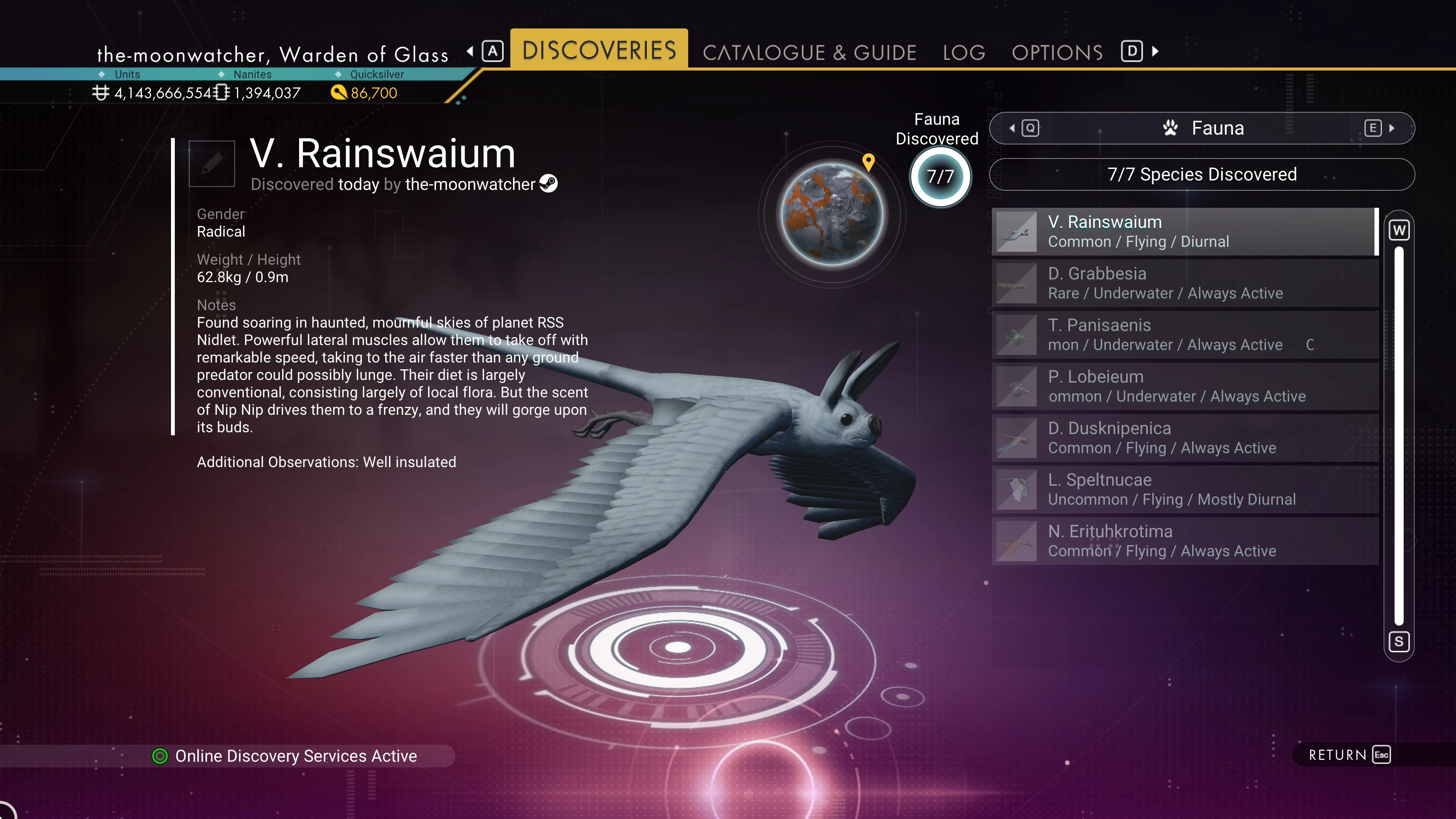Switch to the Catalogue & Guide tab
This screenshot has height=819, width=1456.
click(x=809, y=53)
